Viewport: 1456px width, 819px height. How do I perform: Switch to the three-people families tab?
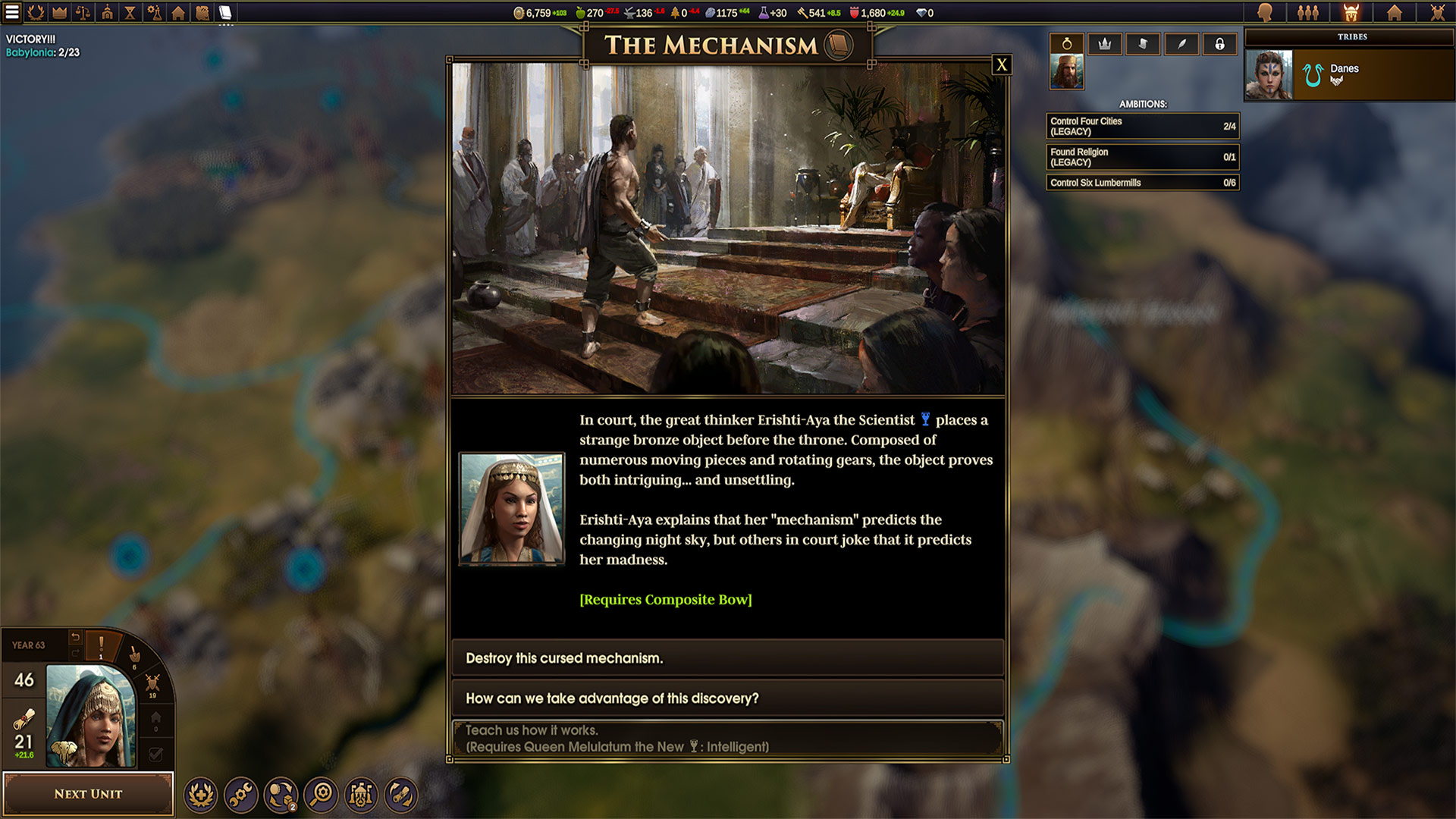(1308, 12)
